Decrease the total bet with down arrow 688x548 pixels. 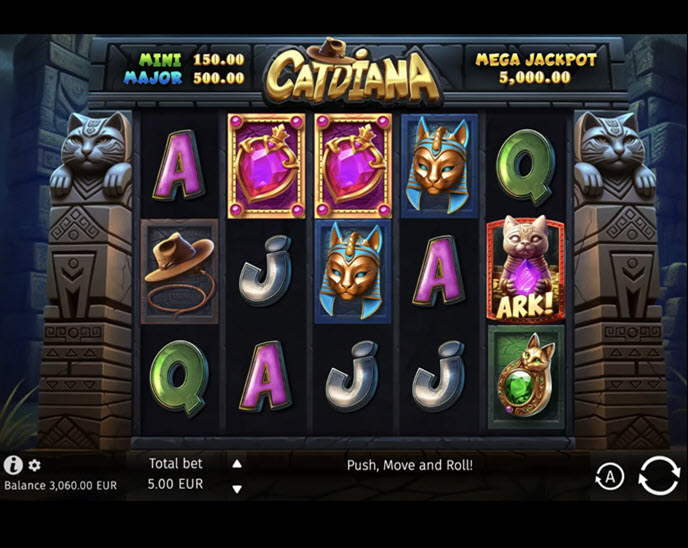(237, 489)
